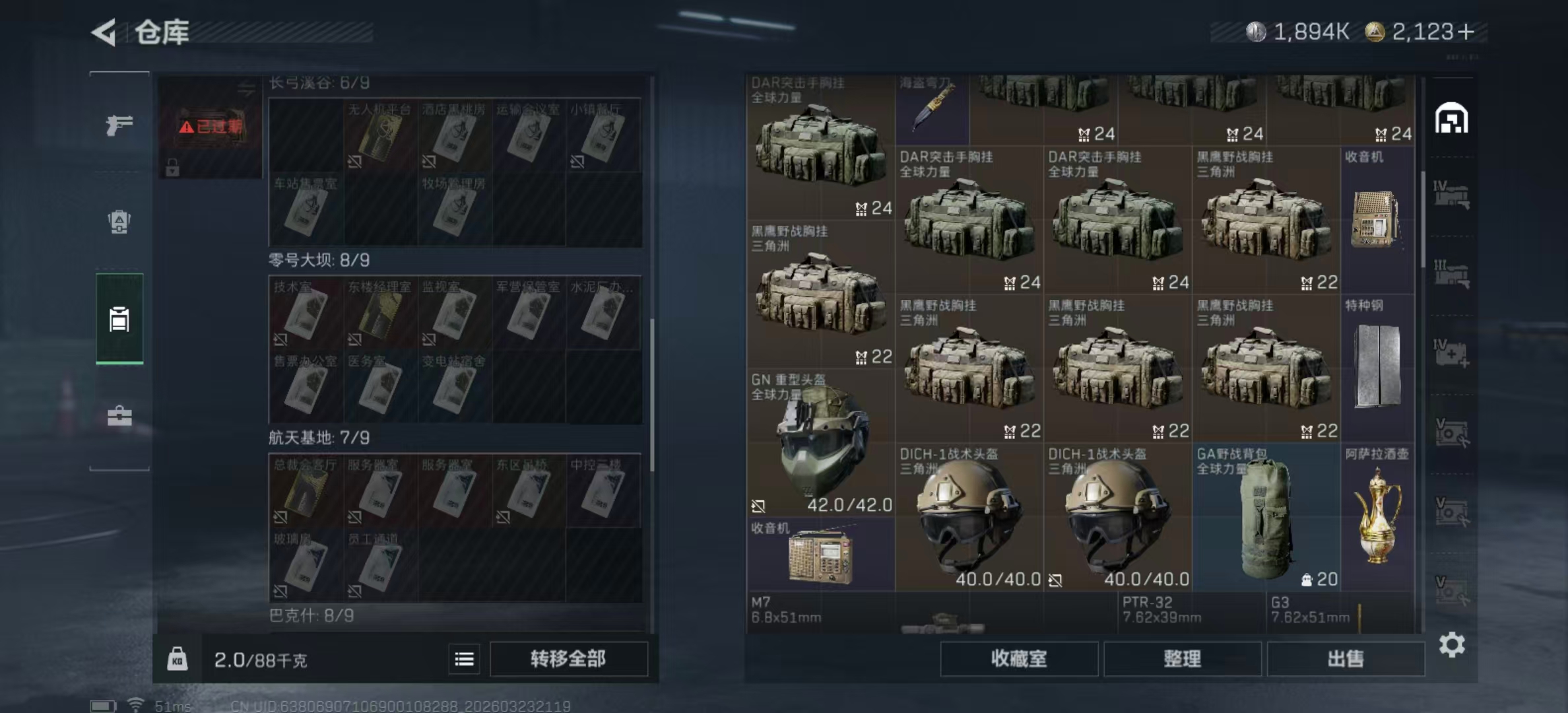Select the pistol weapons icon in left sidebar

(119, 124)
